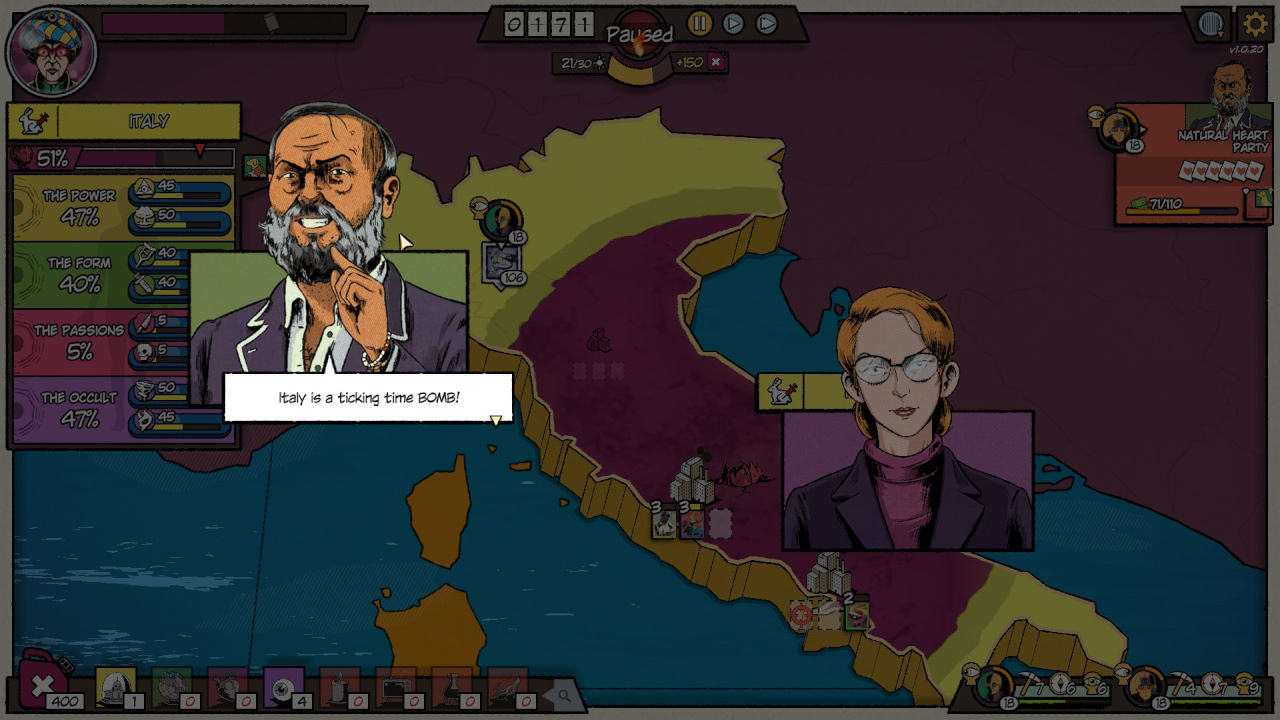Resume time with the play button
This screenshot has height=720, width=1280.
[x=733, y=23]
